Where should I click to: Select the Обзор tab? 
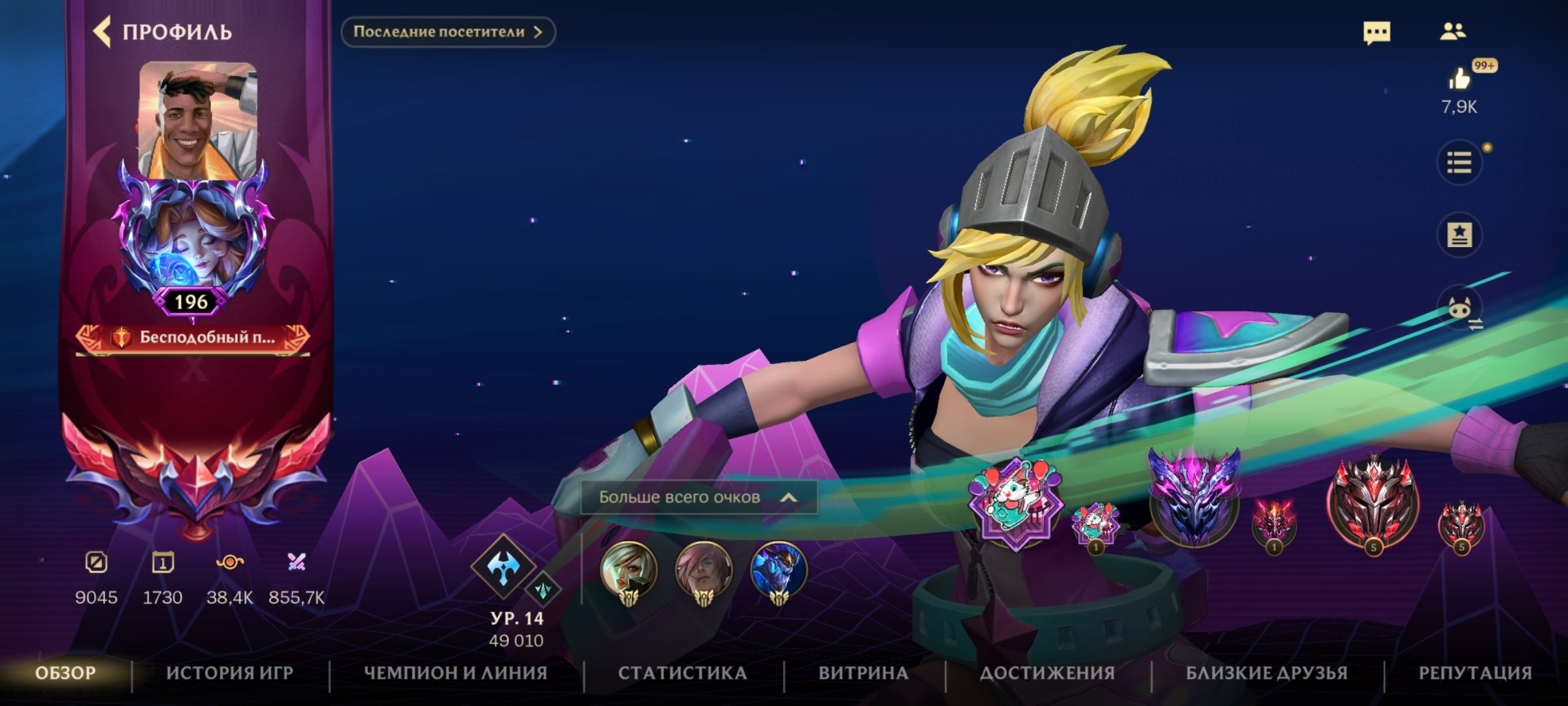(x=65, y=673)
